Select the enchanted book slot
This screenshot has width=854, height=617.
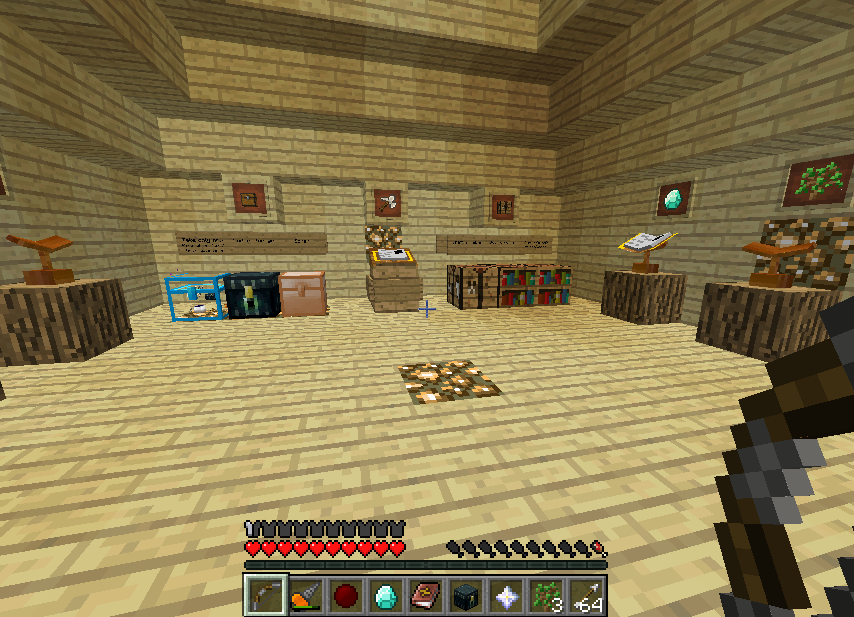tap(426, 596)
